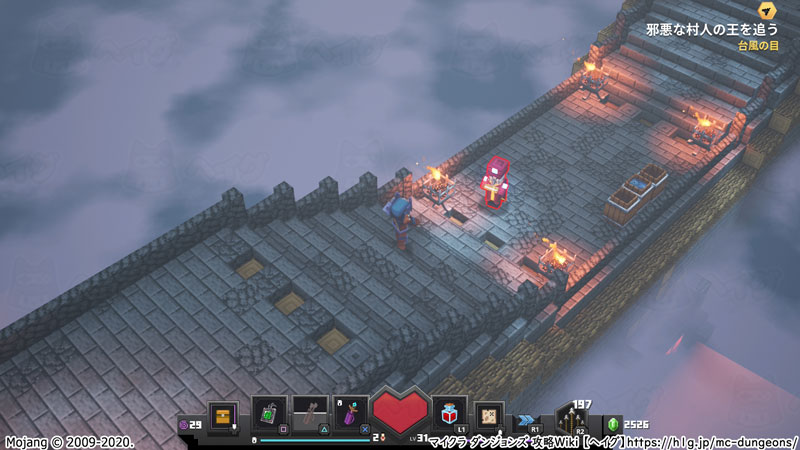
Task: Open the inventory chest icon
Action: pos(222,413)
